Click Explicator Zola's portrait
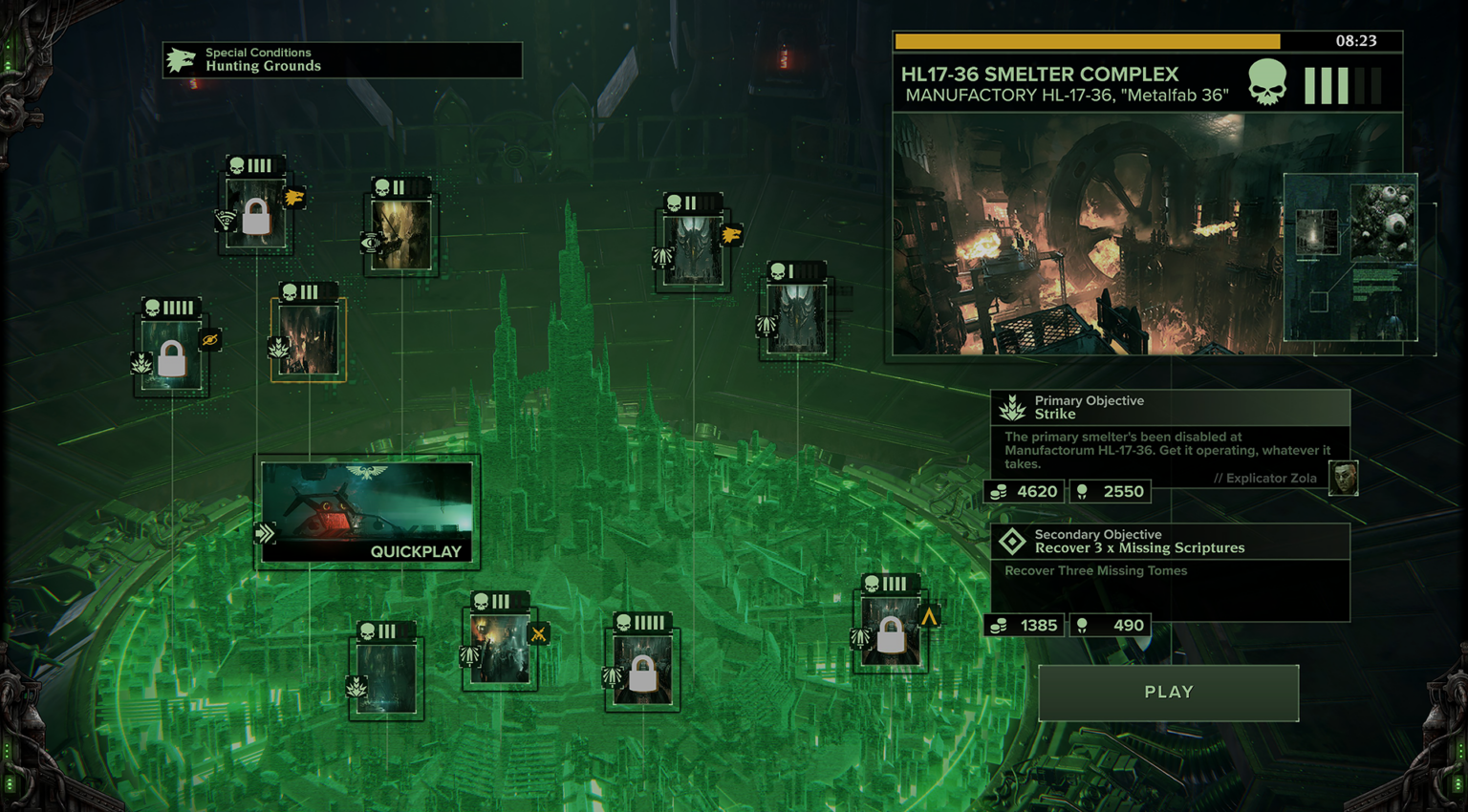Viewport: 1468px width, 812px height. pos(1342,479)
